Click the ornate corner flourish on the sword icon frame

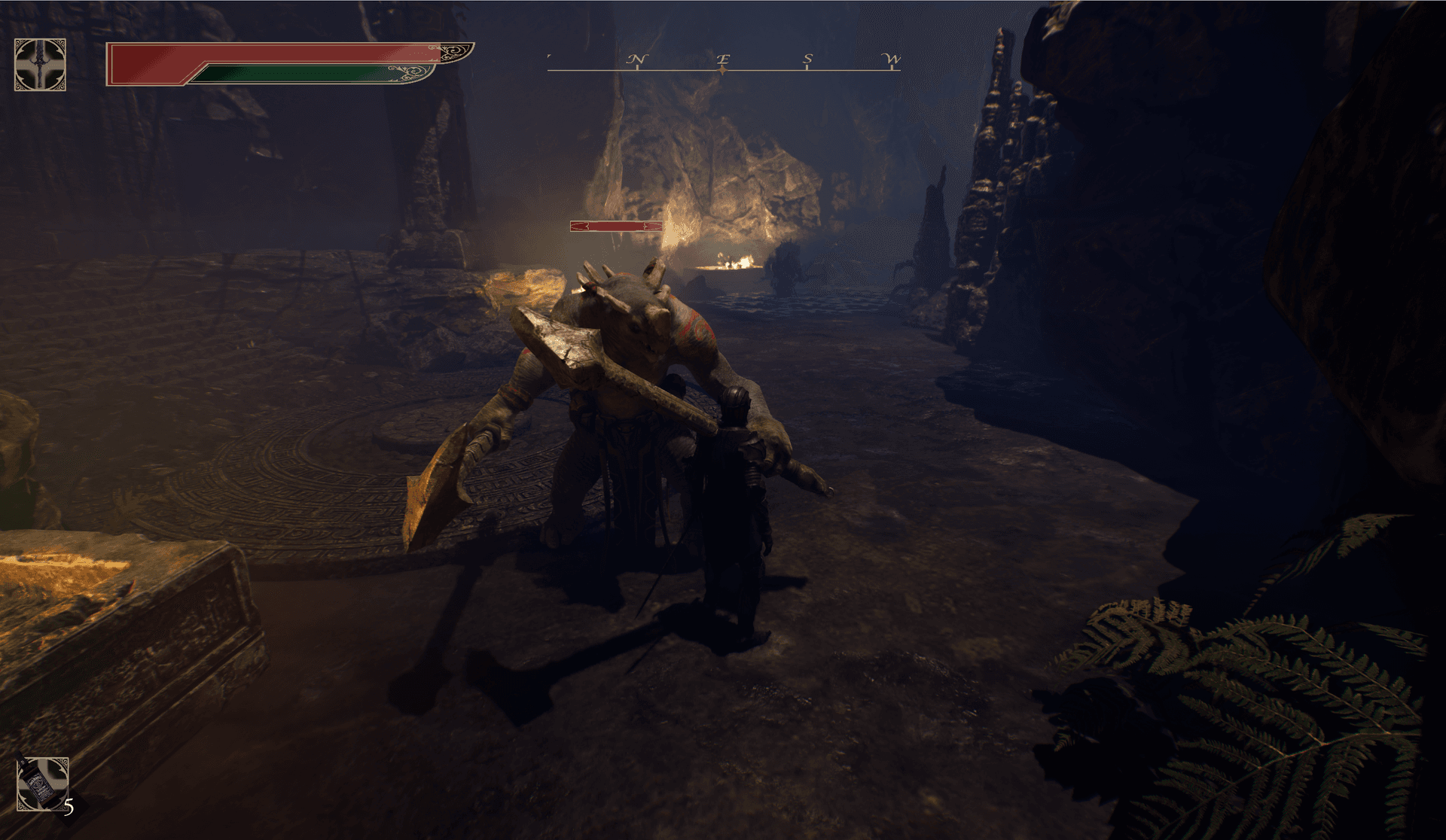(18, 43)
